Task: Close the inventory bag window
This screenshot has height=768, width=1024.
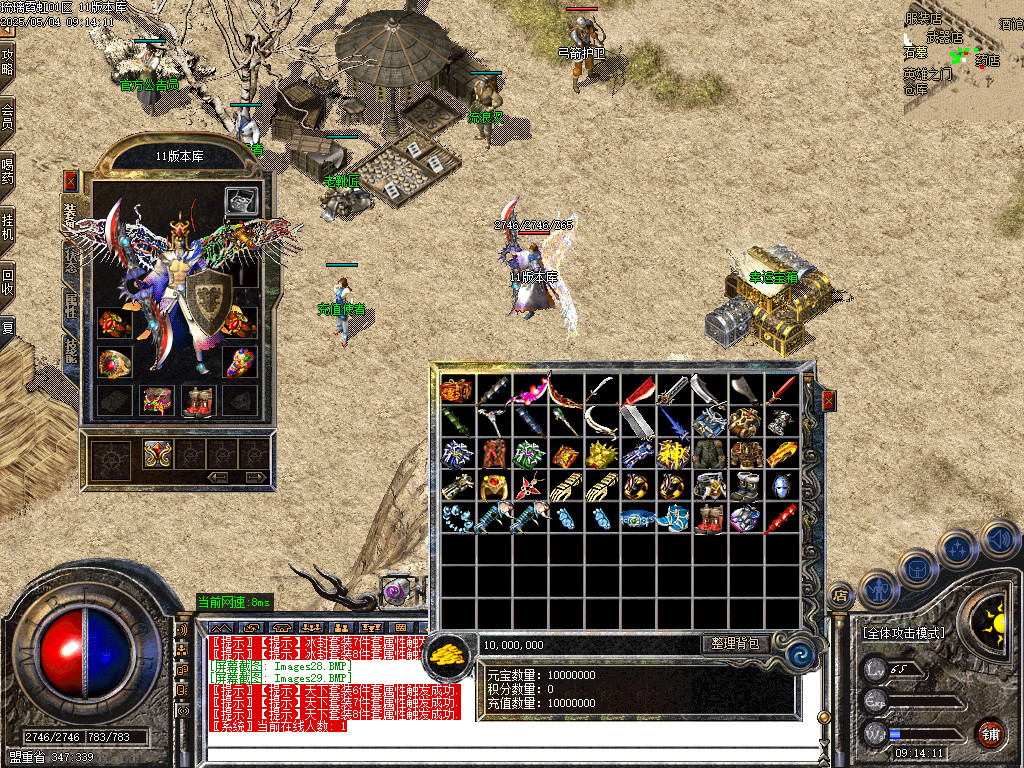Action: [828, 401]
